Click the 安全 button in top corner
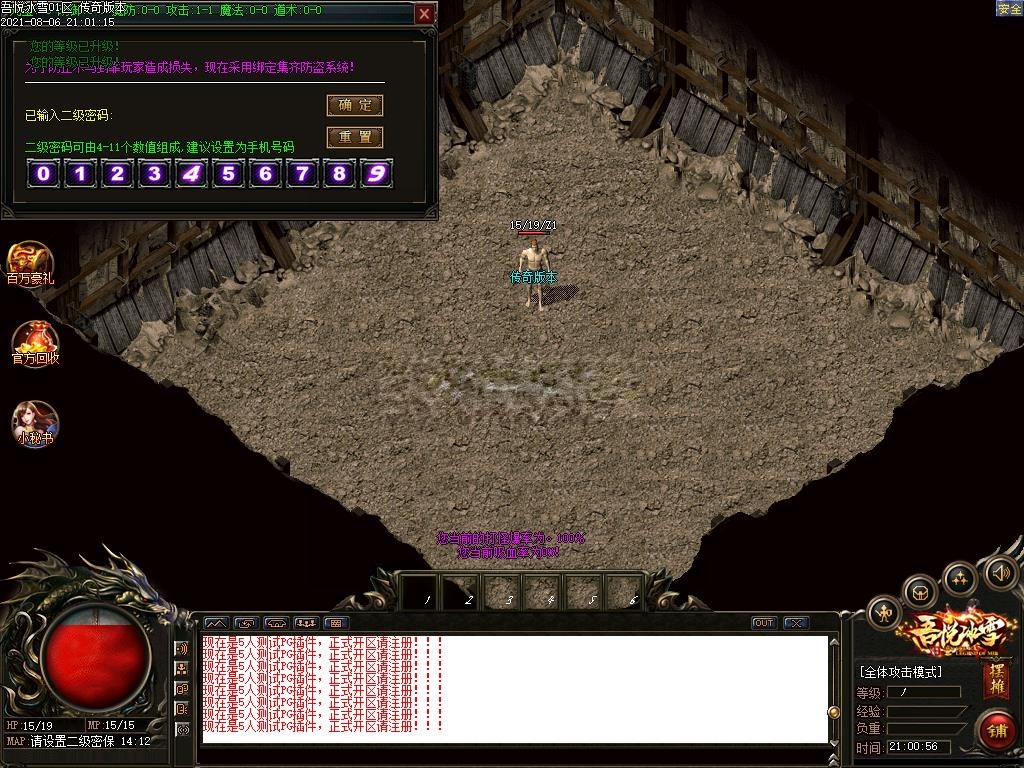This screenshot has width=1024, height=768. (x=1009, y=8)
